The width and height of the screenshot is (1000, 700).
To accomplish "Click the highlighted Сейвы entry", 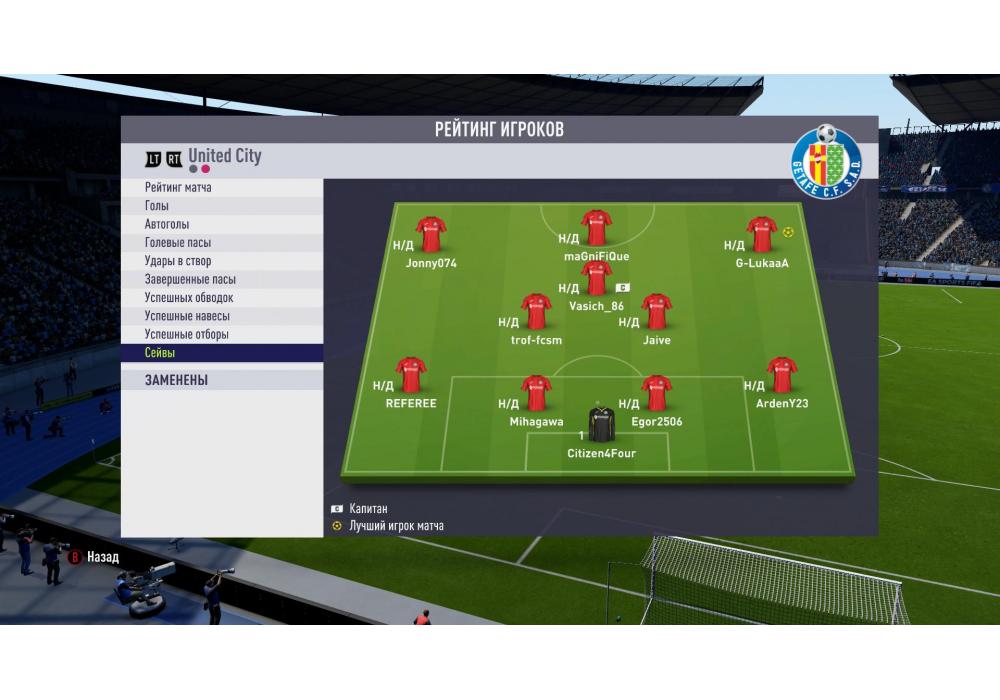I will [x=222, y=353].
